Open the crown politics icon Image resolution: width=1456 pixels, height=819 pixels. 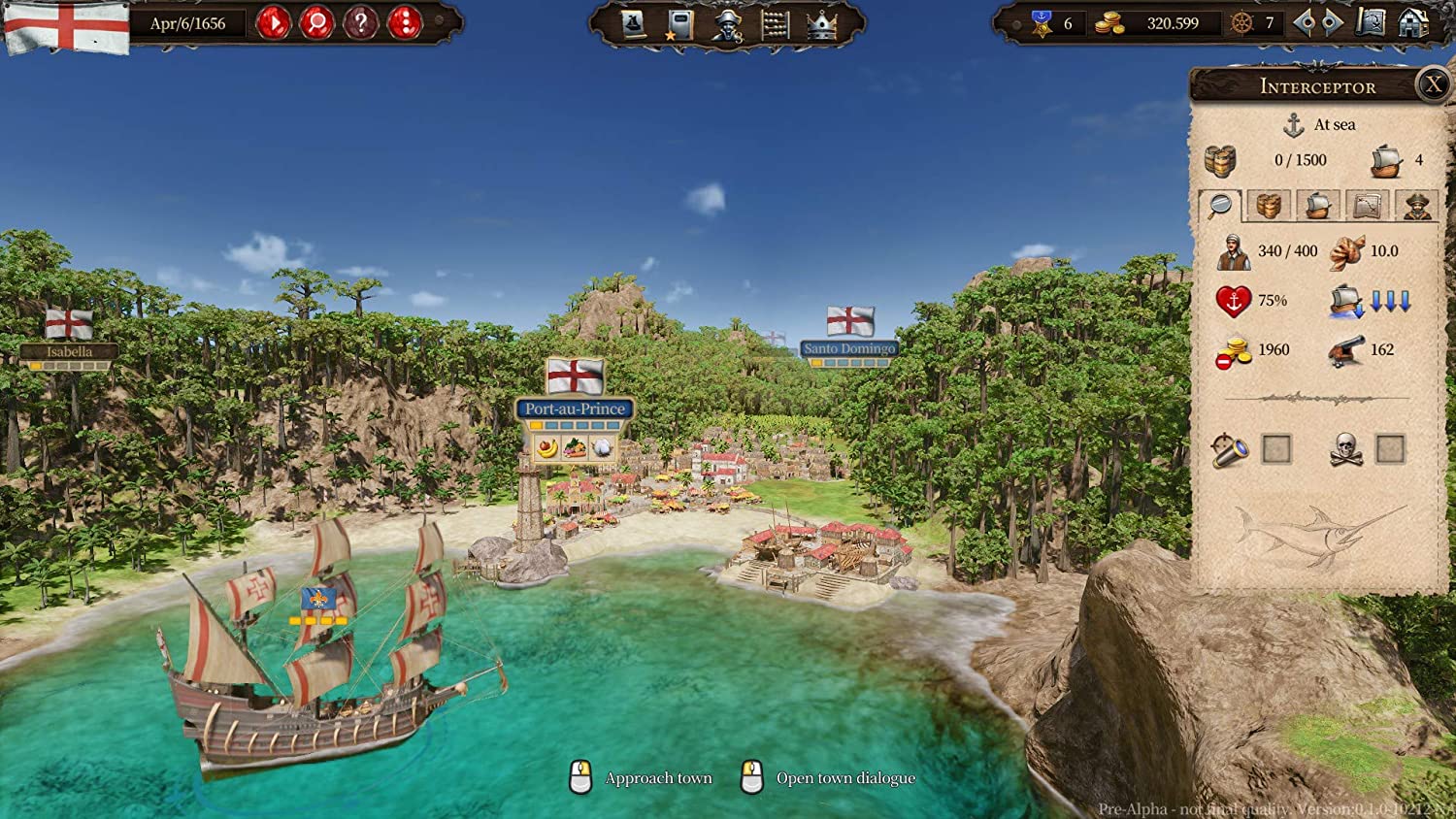pos(820,25)
